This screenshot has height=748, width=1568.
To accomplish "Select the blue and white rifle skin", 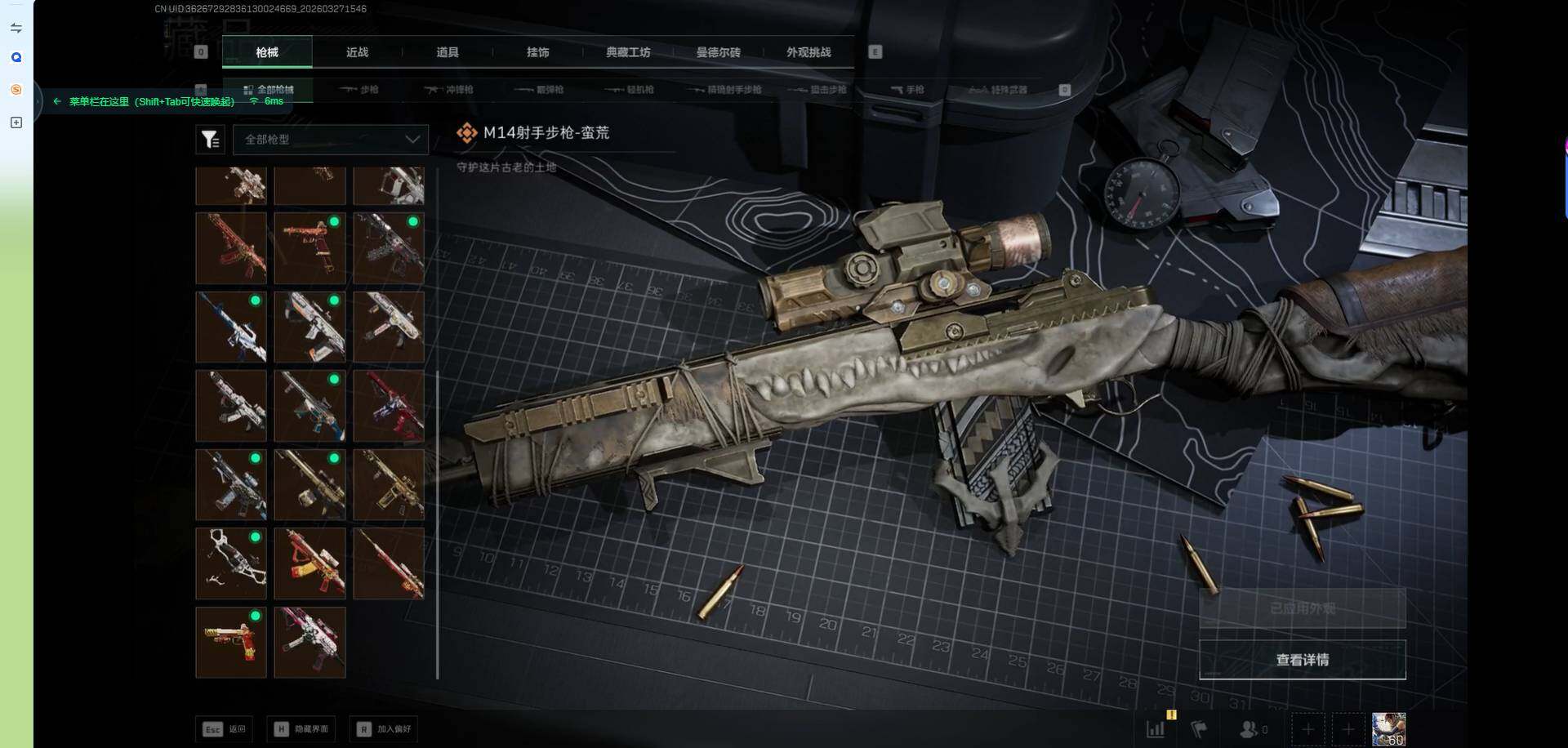I will coord(231,327).
